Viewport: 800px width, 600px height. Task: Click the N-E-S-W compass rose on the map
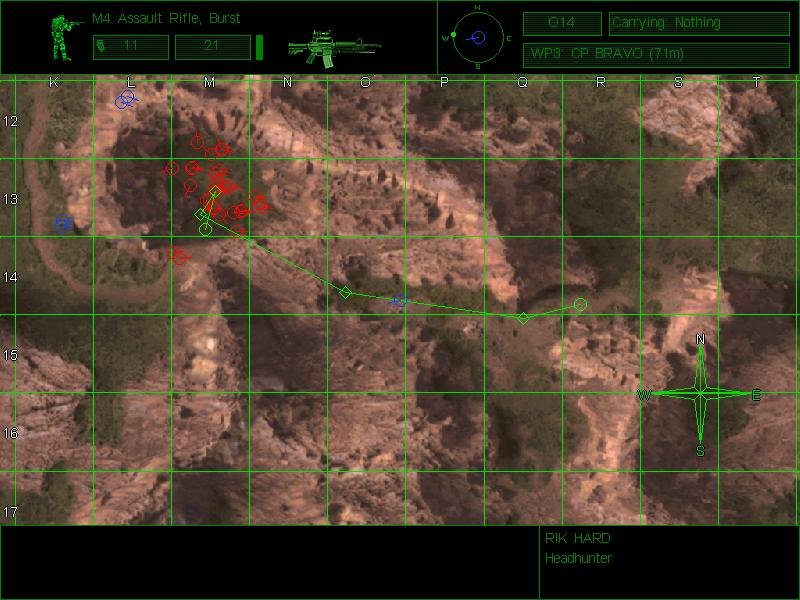(700, 395)
